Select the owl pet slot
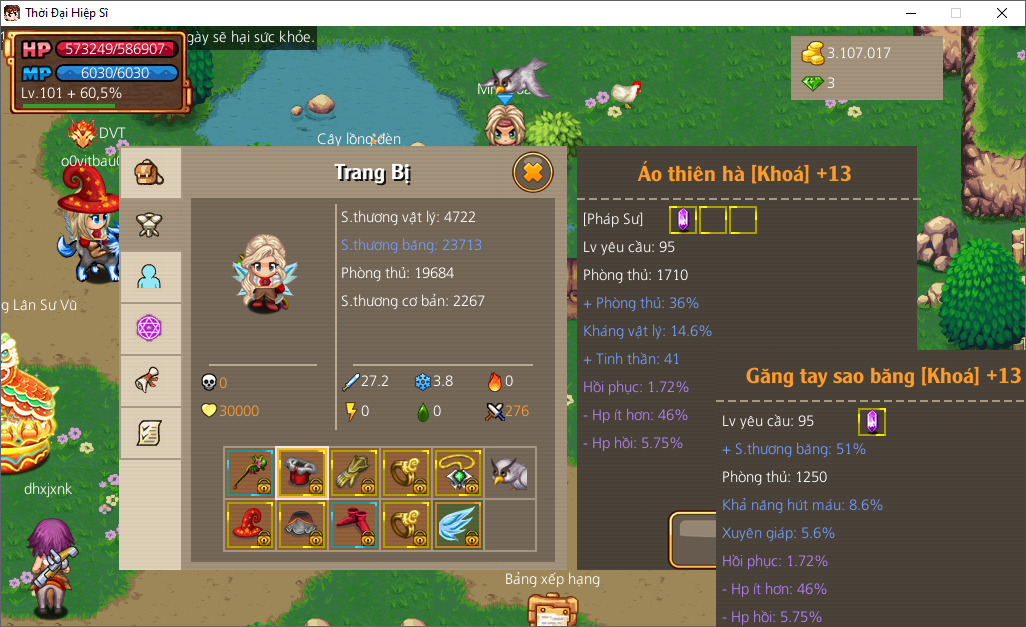Viewport: 1026px width, 627px height. 510,473
